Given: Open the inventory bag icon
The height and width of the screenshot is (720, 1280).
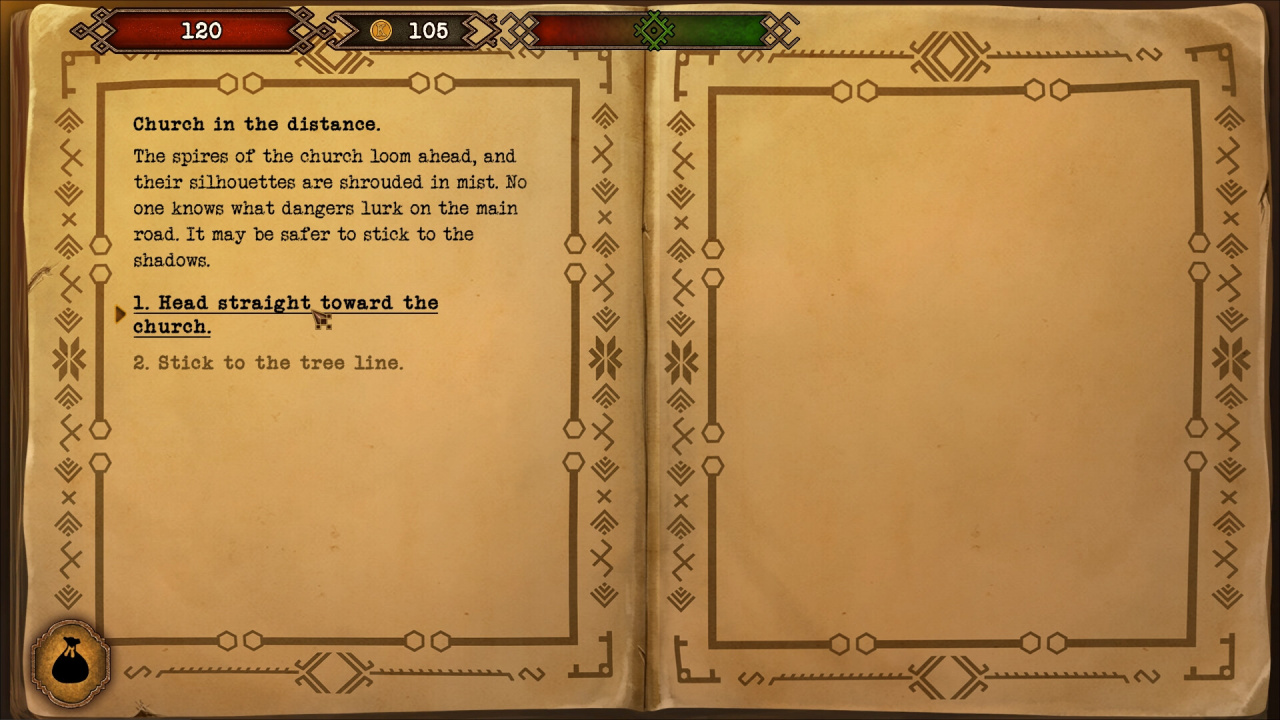Looking at the screenshot, I should [70, 663].
